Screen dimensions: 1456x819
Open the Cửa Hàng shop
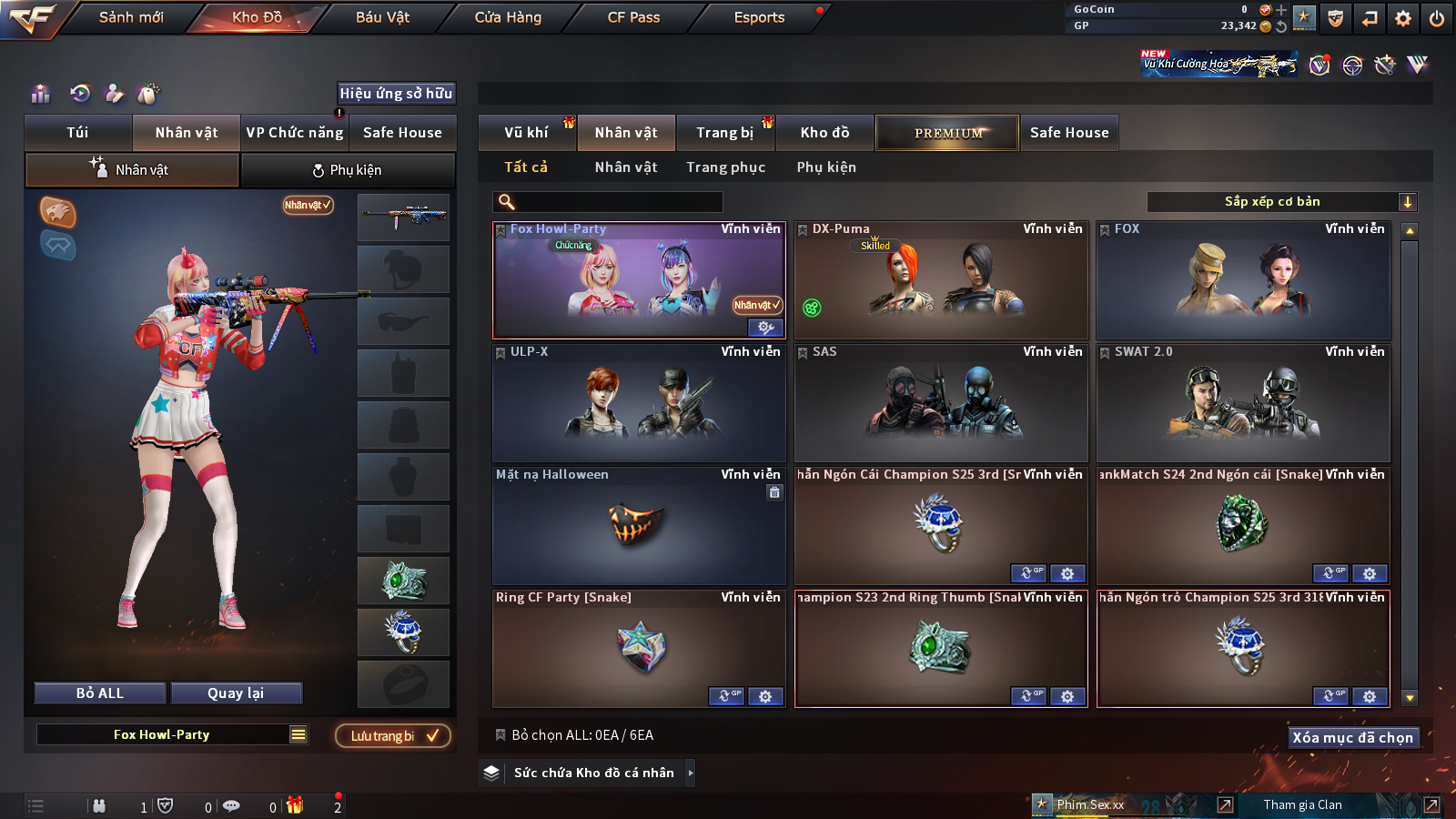coord(508,17)
